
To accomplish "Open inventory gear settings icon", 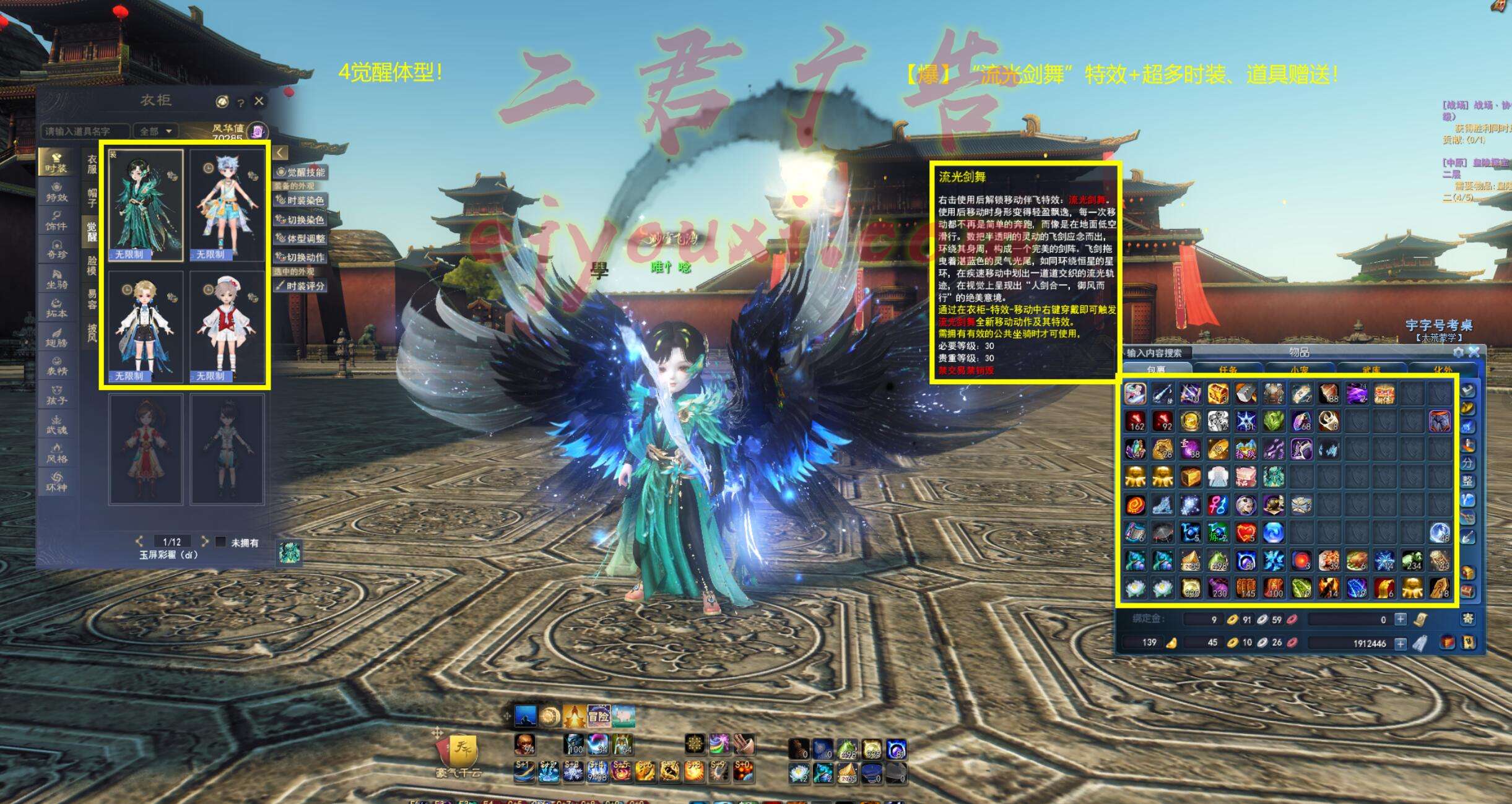I will [1458, 352].
